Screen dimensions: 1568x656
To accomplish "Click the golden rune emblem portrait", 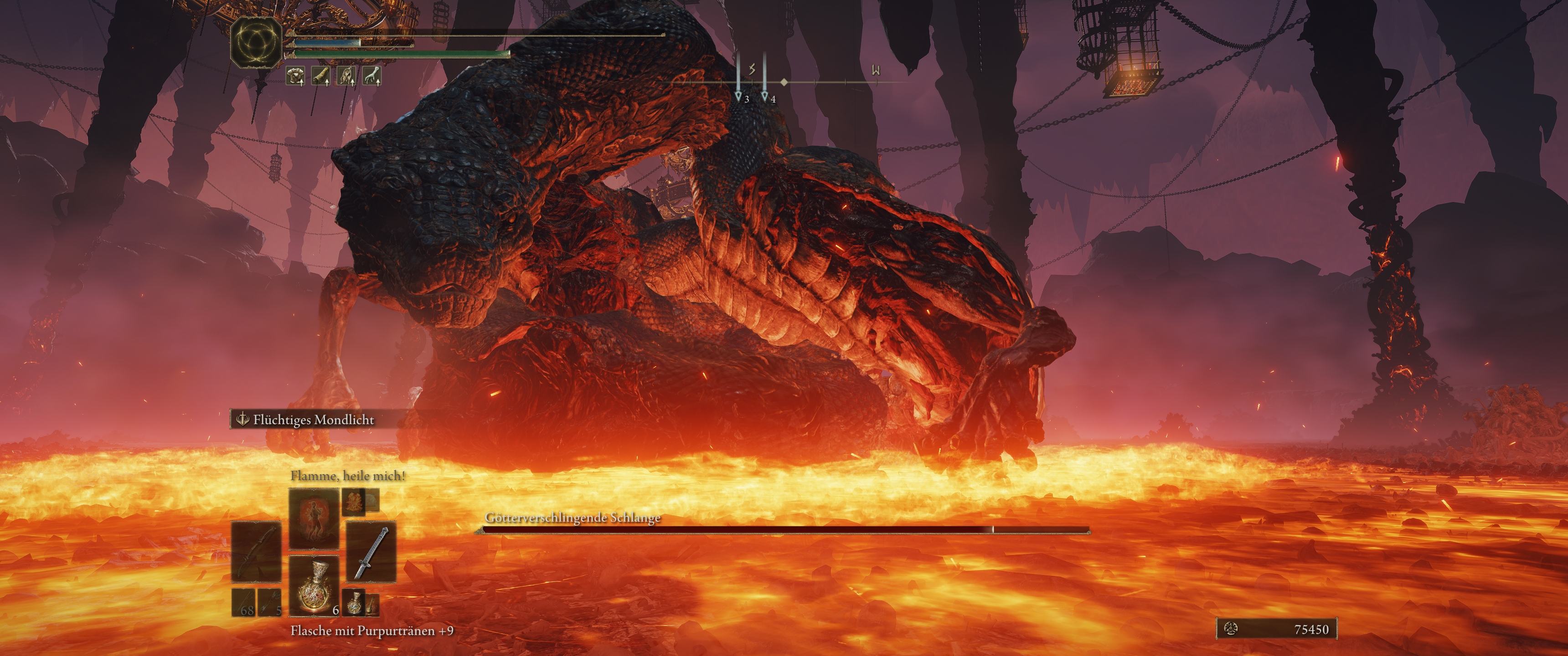I will coord(256,42).
